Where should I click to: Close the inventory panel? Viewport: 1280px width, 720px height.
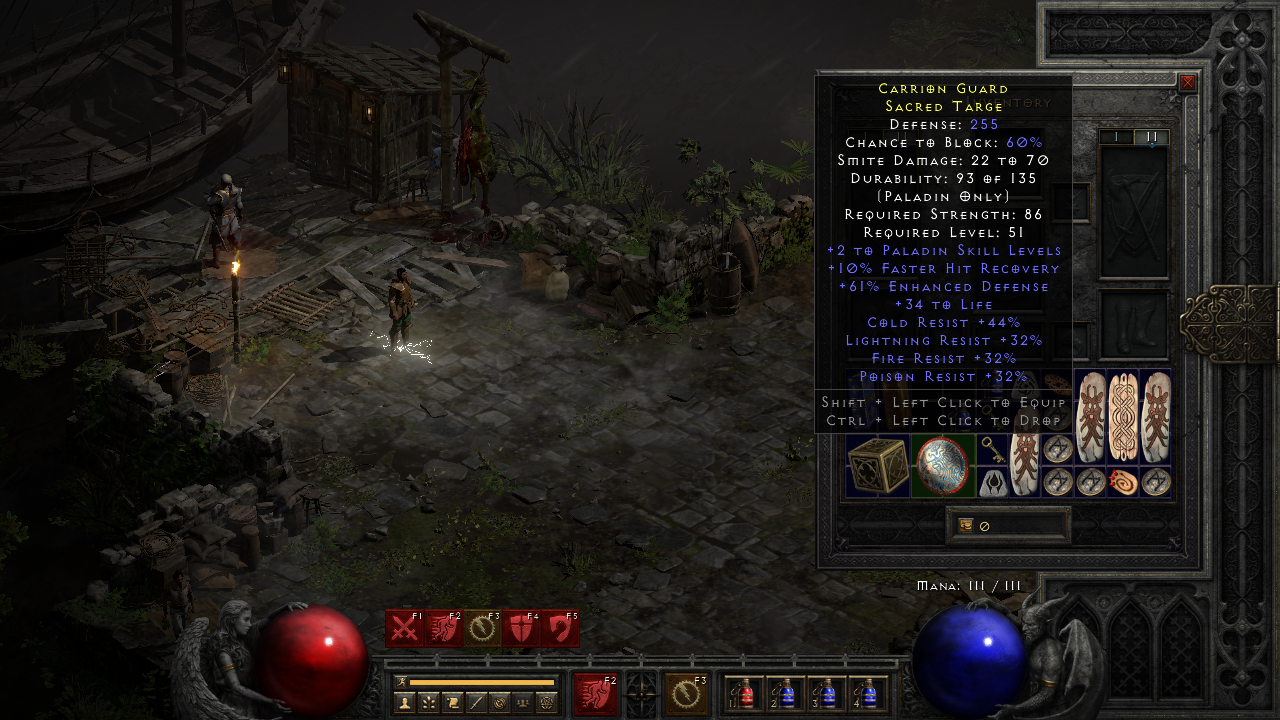1187,83
